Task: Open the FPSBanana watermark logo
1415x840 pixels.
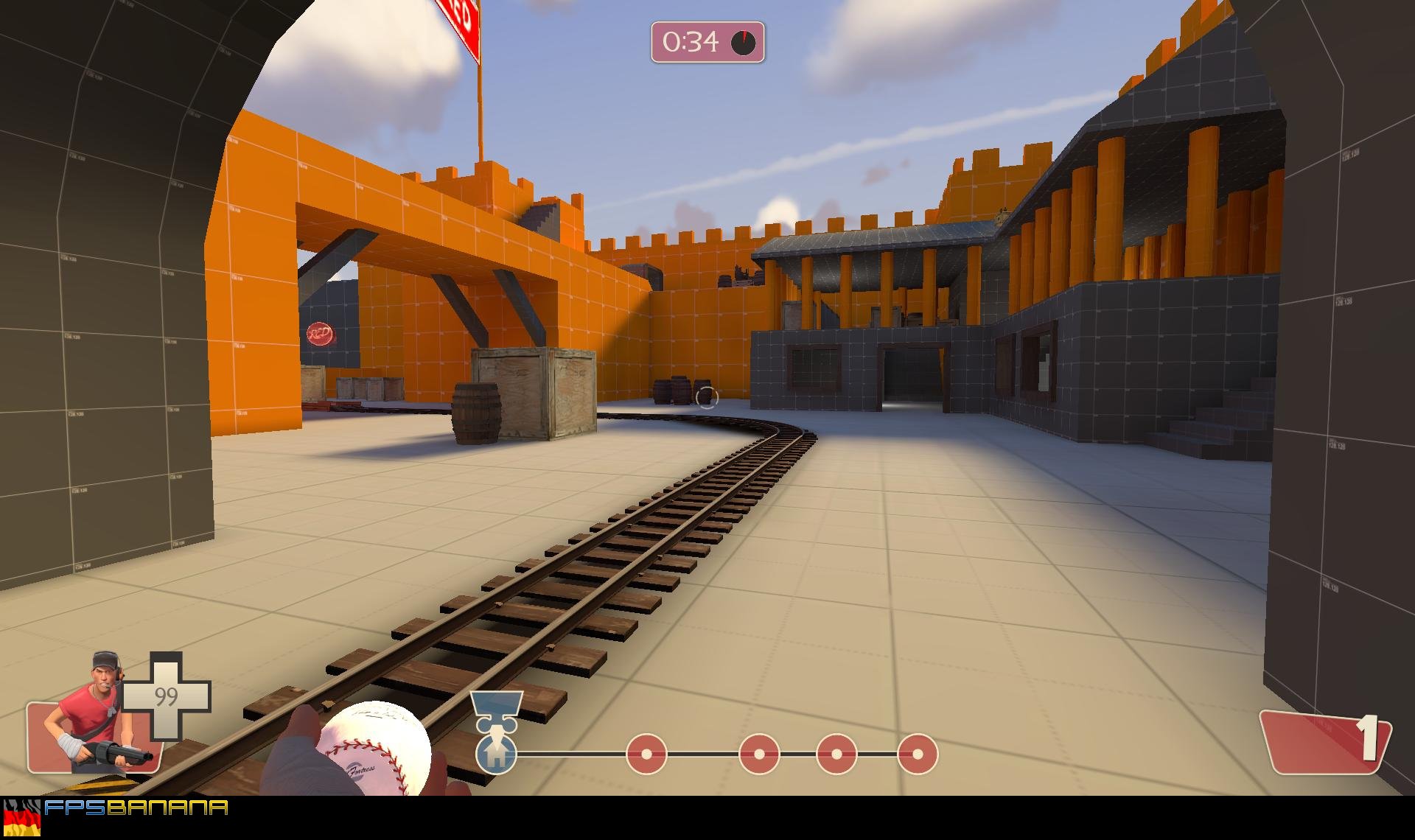Action: [x=136, y=808]
